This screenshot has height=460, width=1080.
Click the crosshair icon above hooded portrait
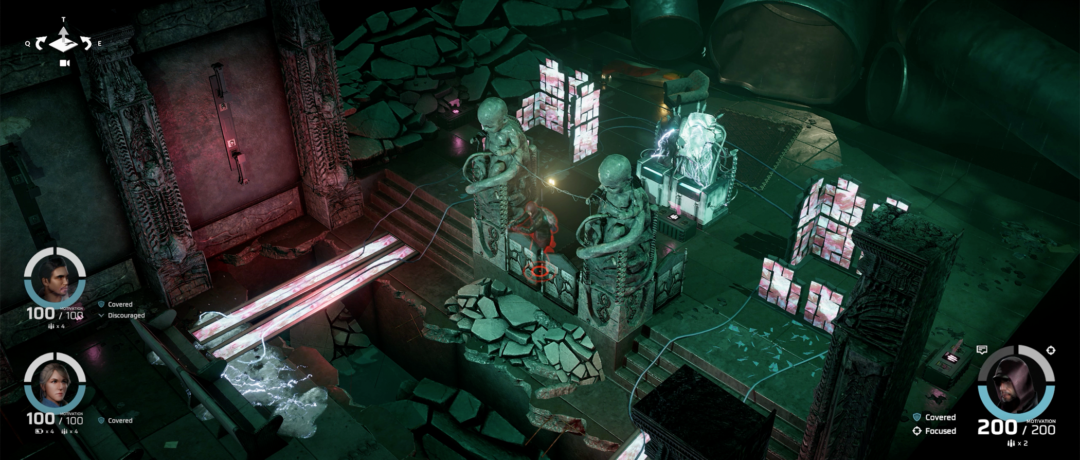tap(1050, 349)
